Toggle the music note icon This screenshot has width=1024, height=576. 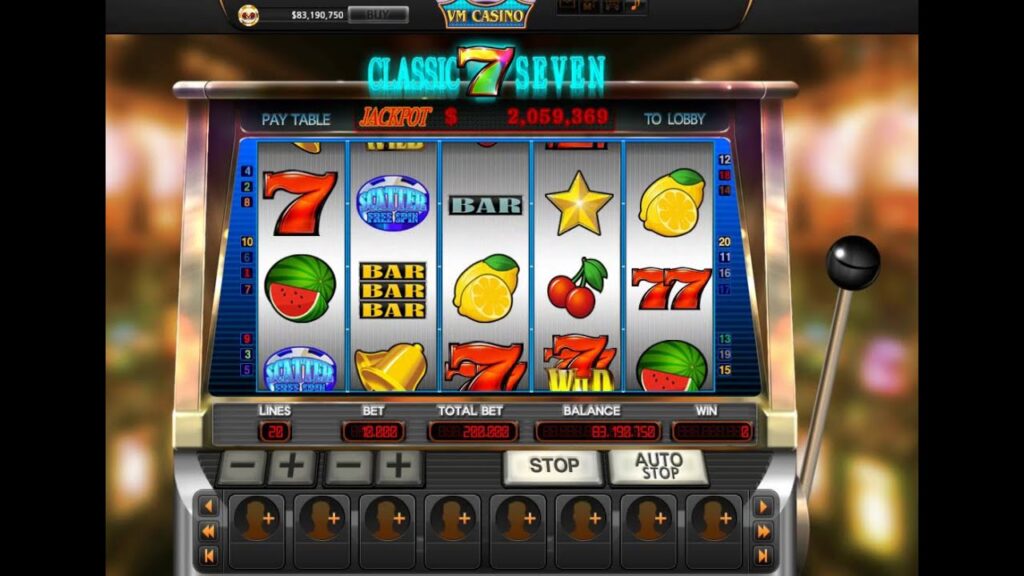[634, 6]
